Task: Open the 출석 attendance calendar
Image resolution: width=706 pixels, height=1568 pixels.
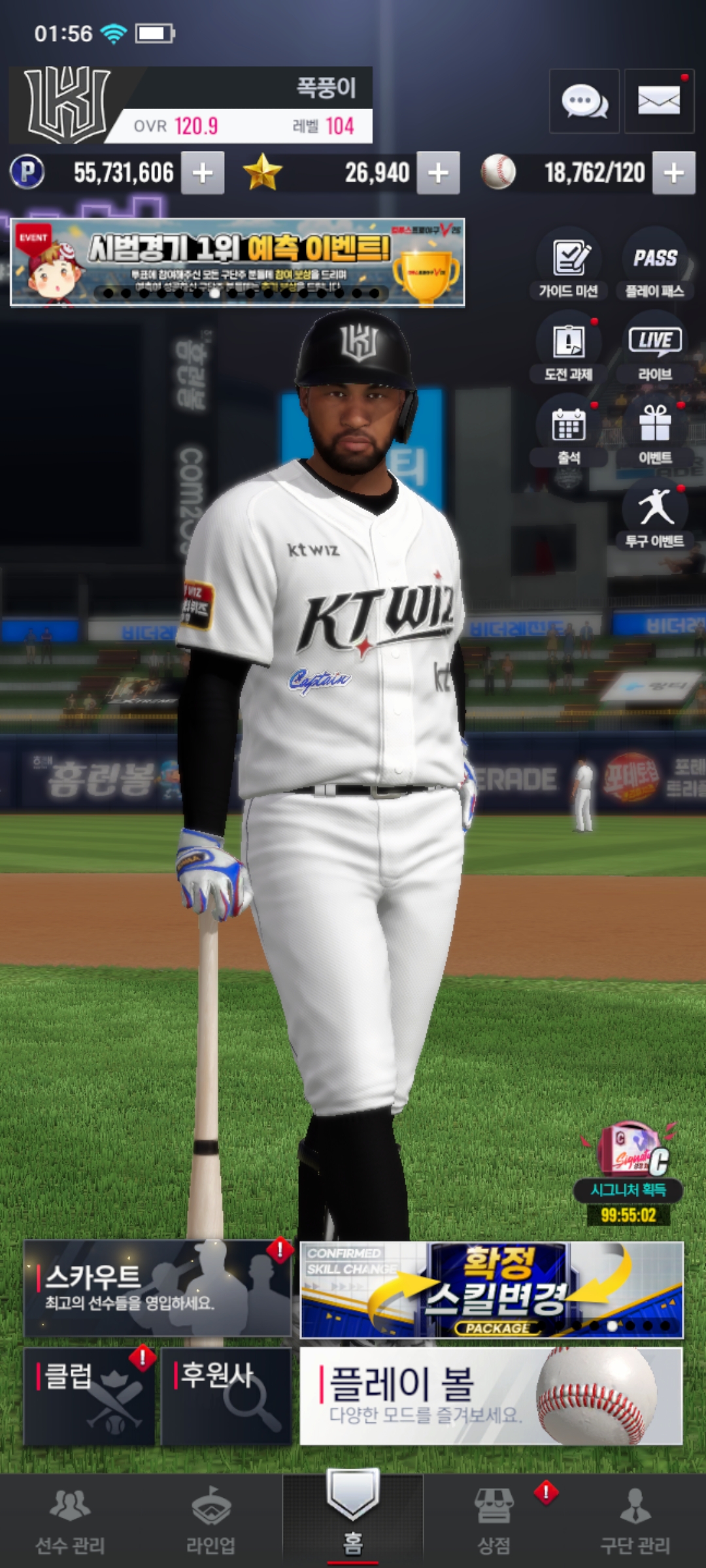Action: point(569,432)
